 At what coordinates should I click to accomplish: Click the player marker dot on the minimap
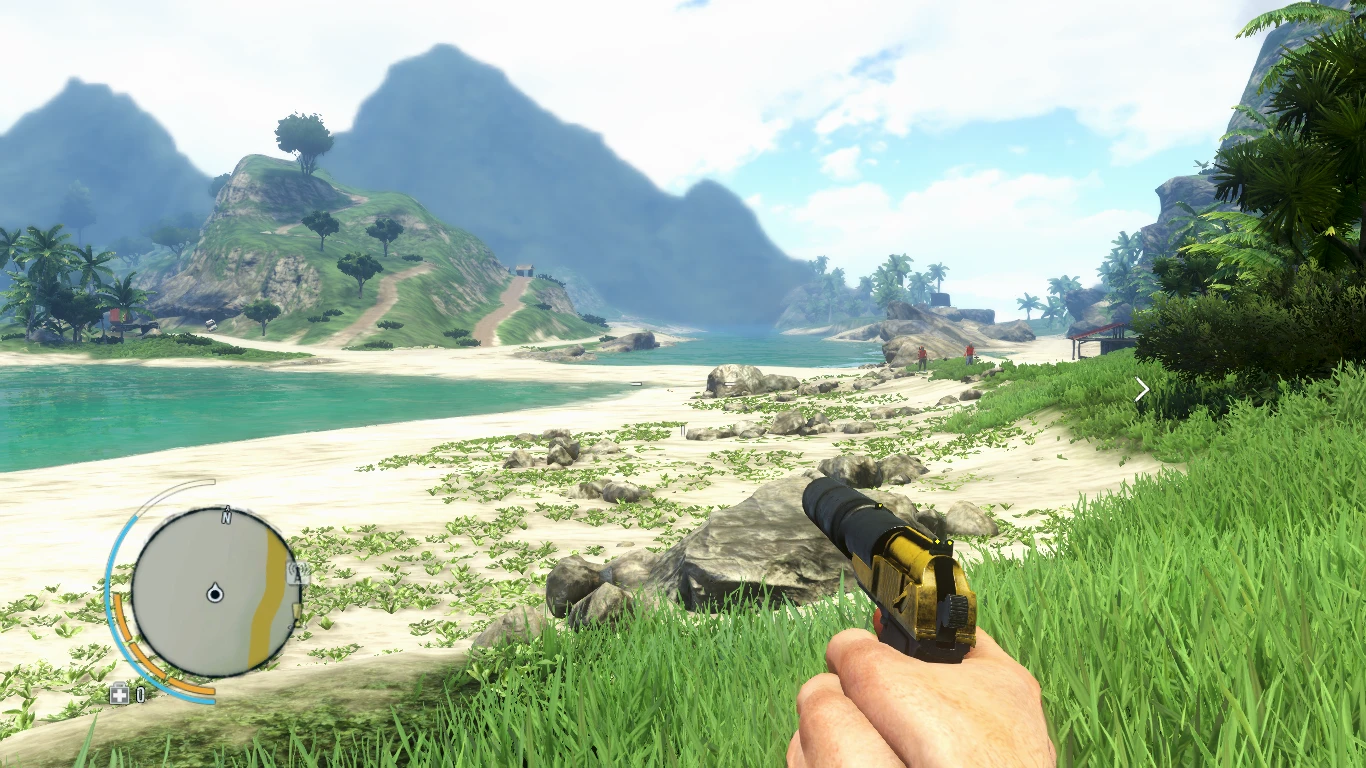click(215, 594)
